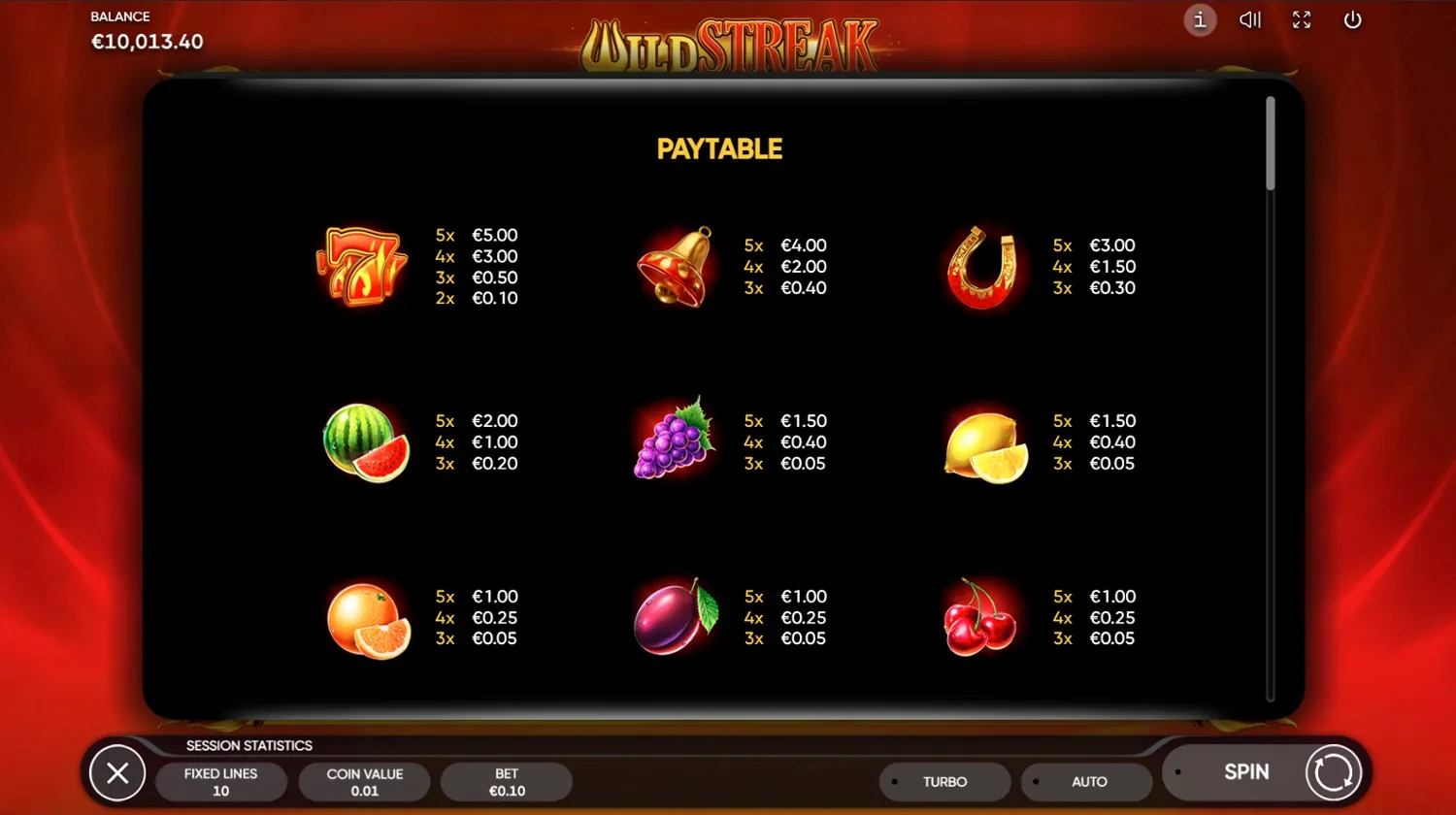The width and height of the screenshot is (1456, 815).
Task: Open the Wild Streak game logo
Action: [730, 43]
